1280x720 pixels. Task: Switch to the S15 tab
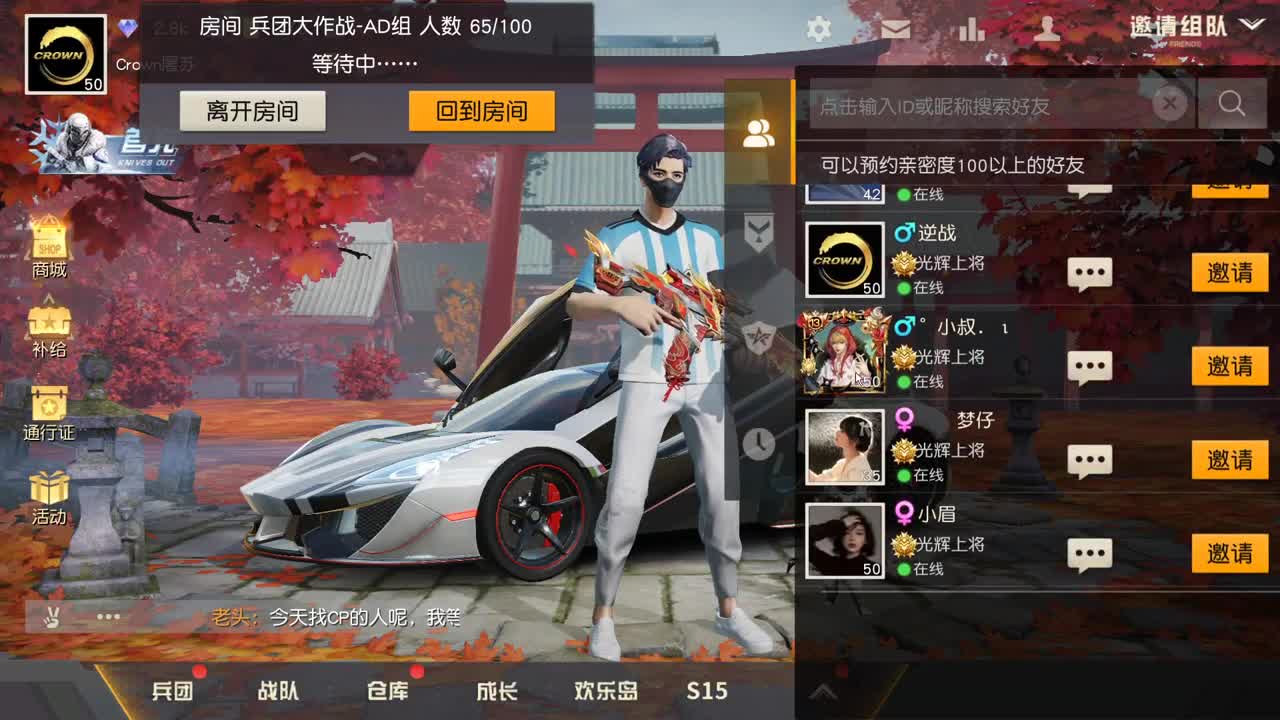710,691
